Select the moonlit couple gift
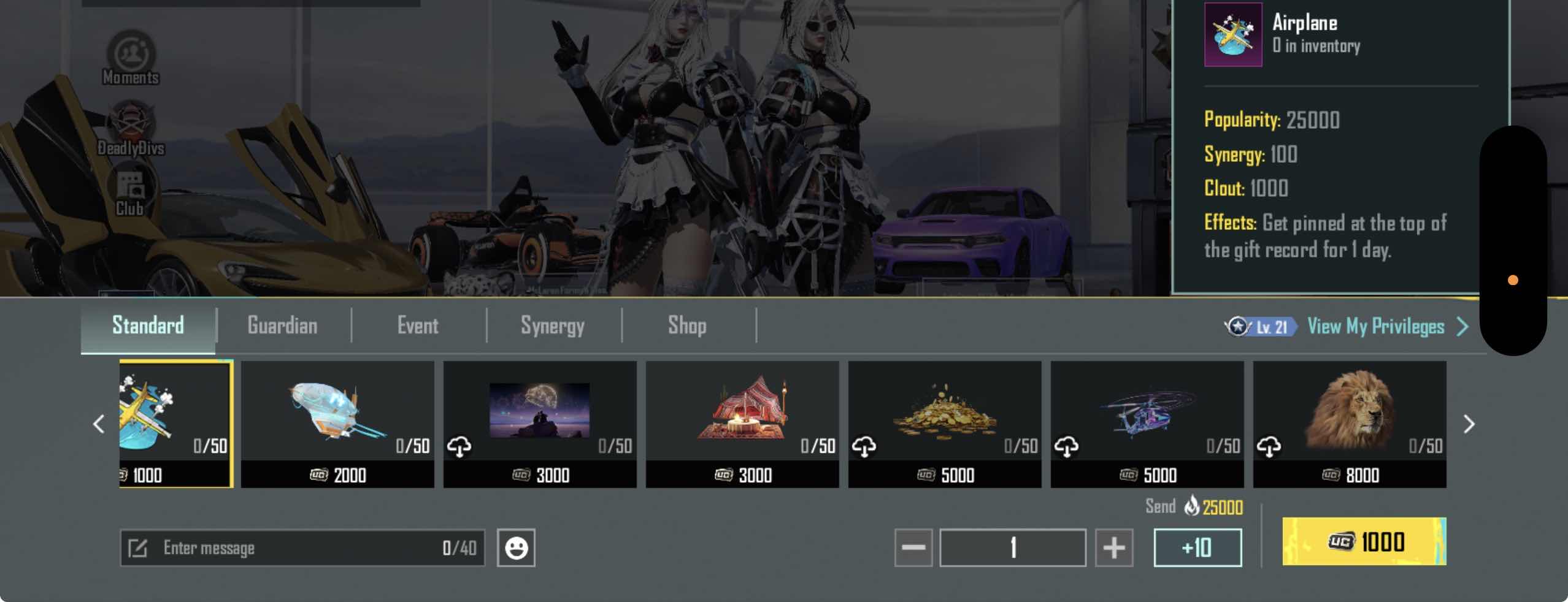 point(540,423)
